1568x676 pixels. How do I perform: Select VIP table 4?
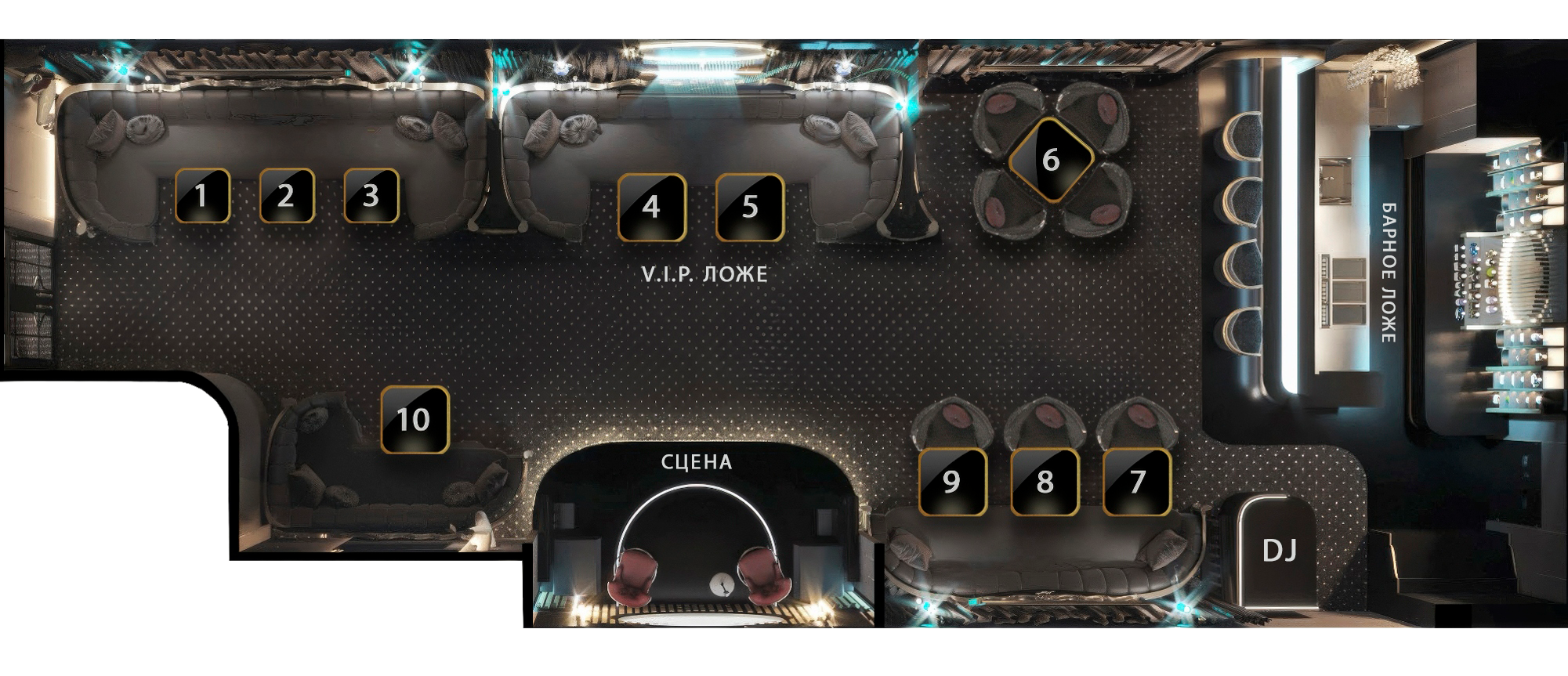[x=652, y=208]
